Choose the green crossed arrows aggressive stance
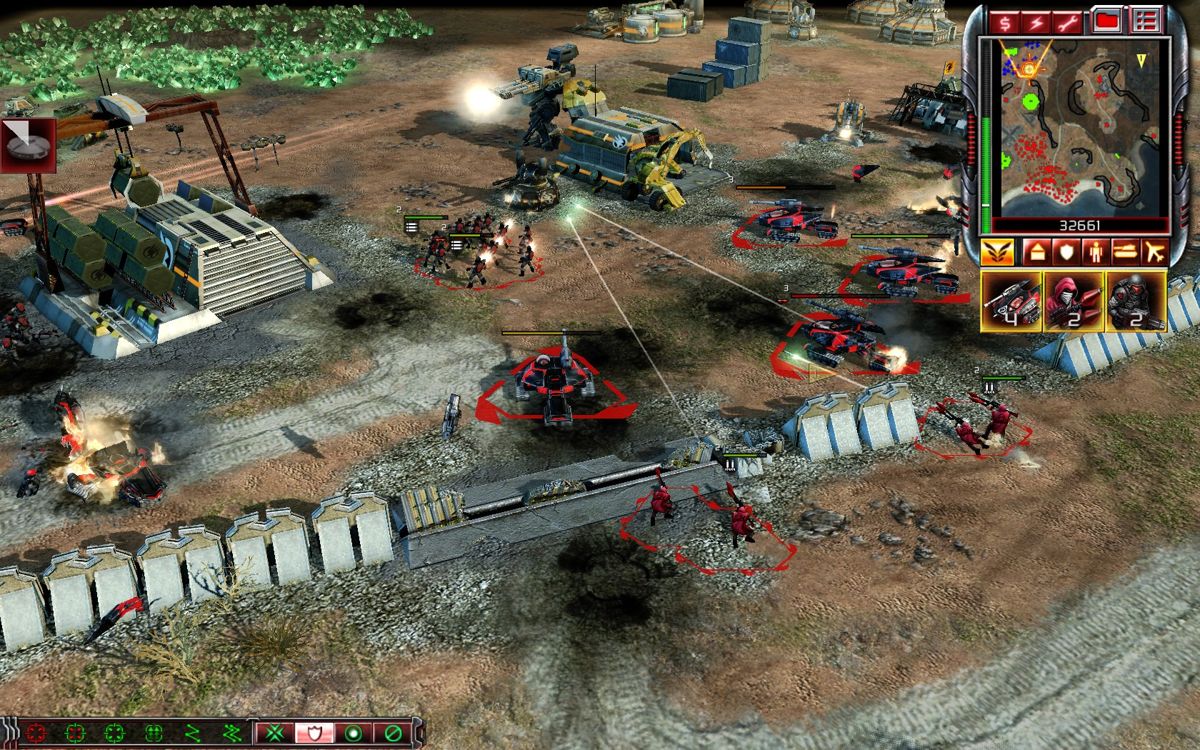This screenshot has height=750, width=1200. pos(273,732)
